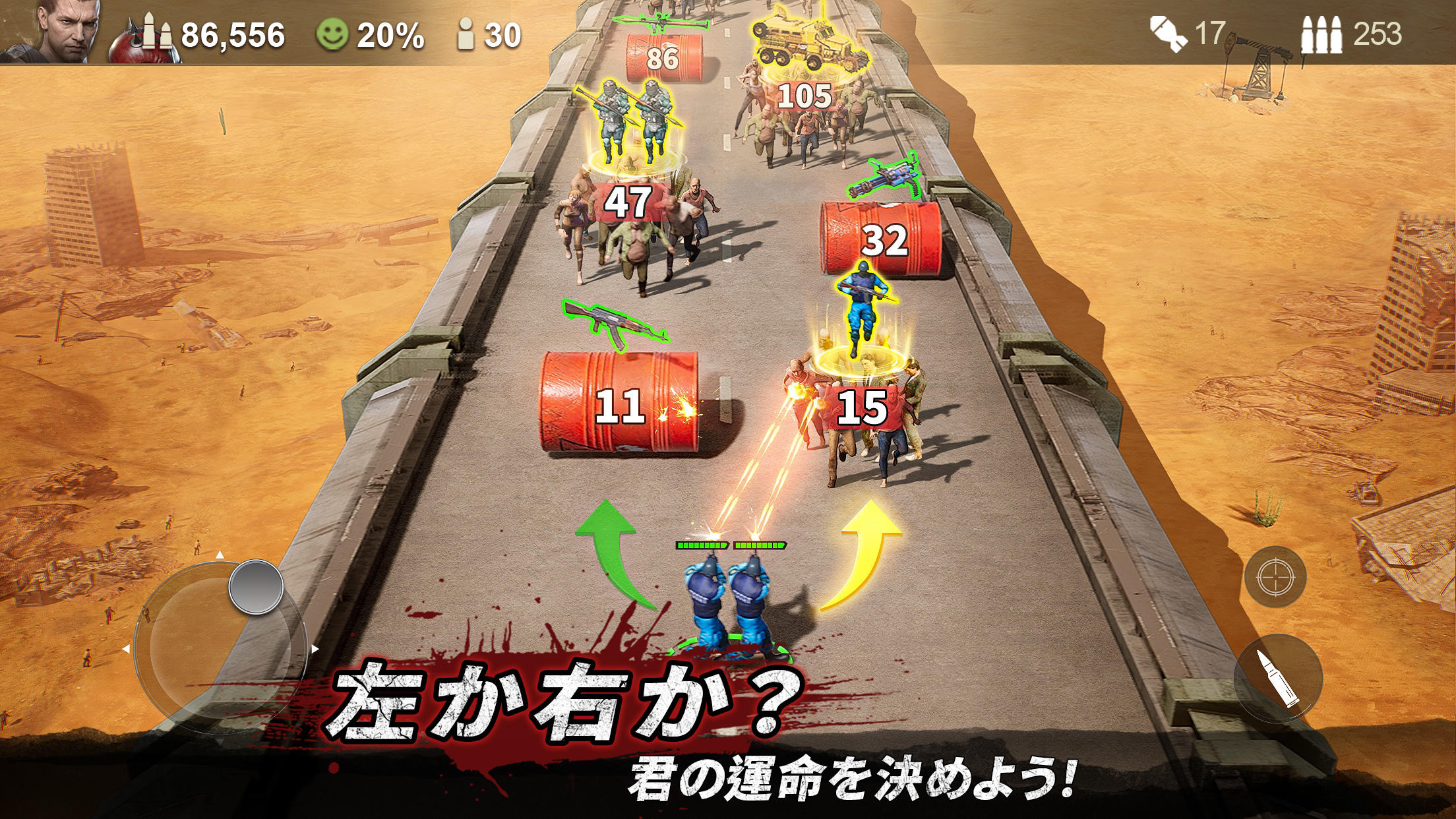The width and height of the screenshot is (1456, 819).
Task: Choose the yellow right arrow path
Action: 870,554
